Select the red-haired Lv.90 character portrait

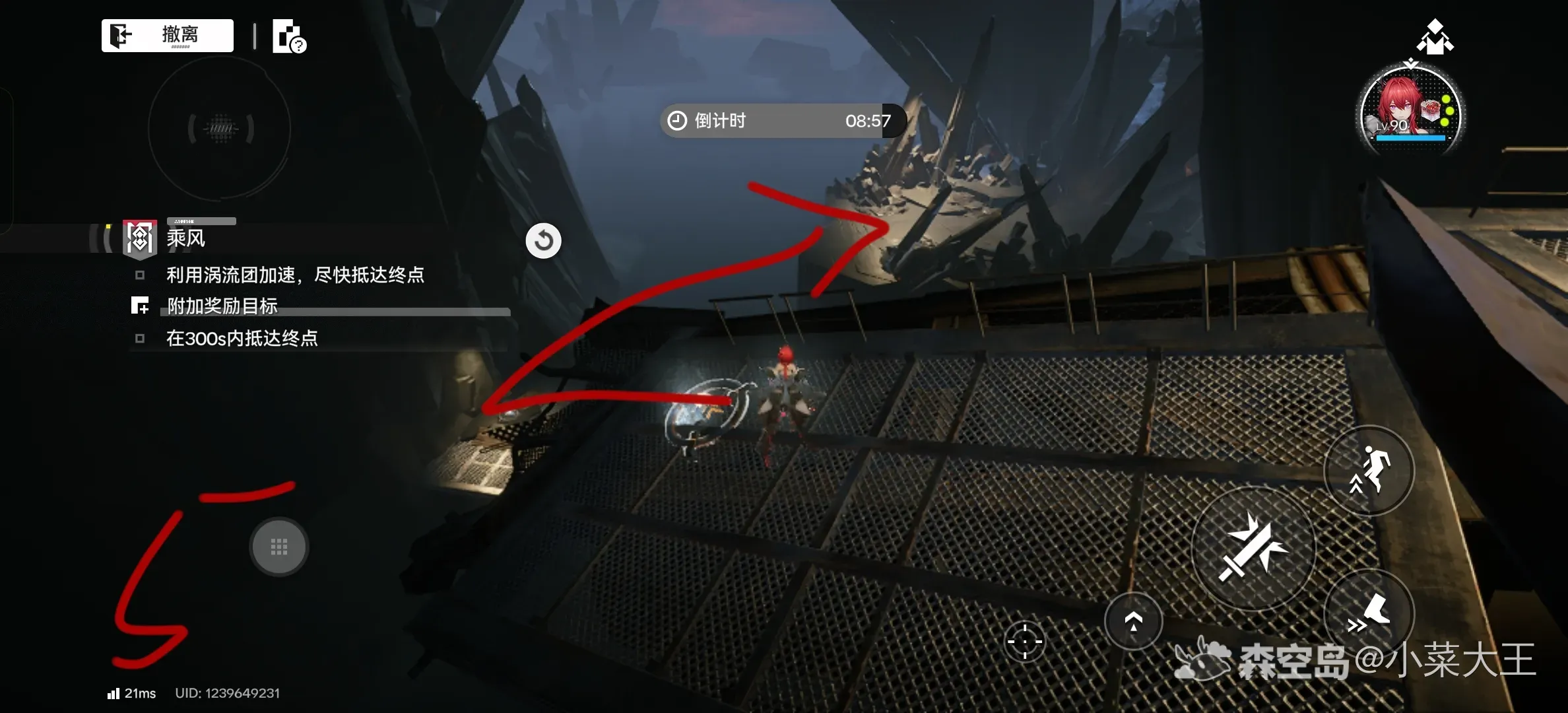click(x=1411, y=112)
